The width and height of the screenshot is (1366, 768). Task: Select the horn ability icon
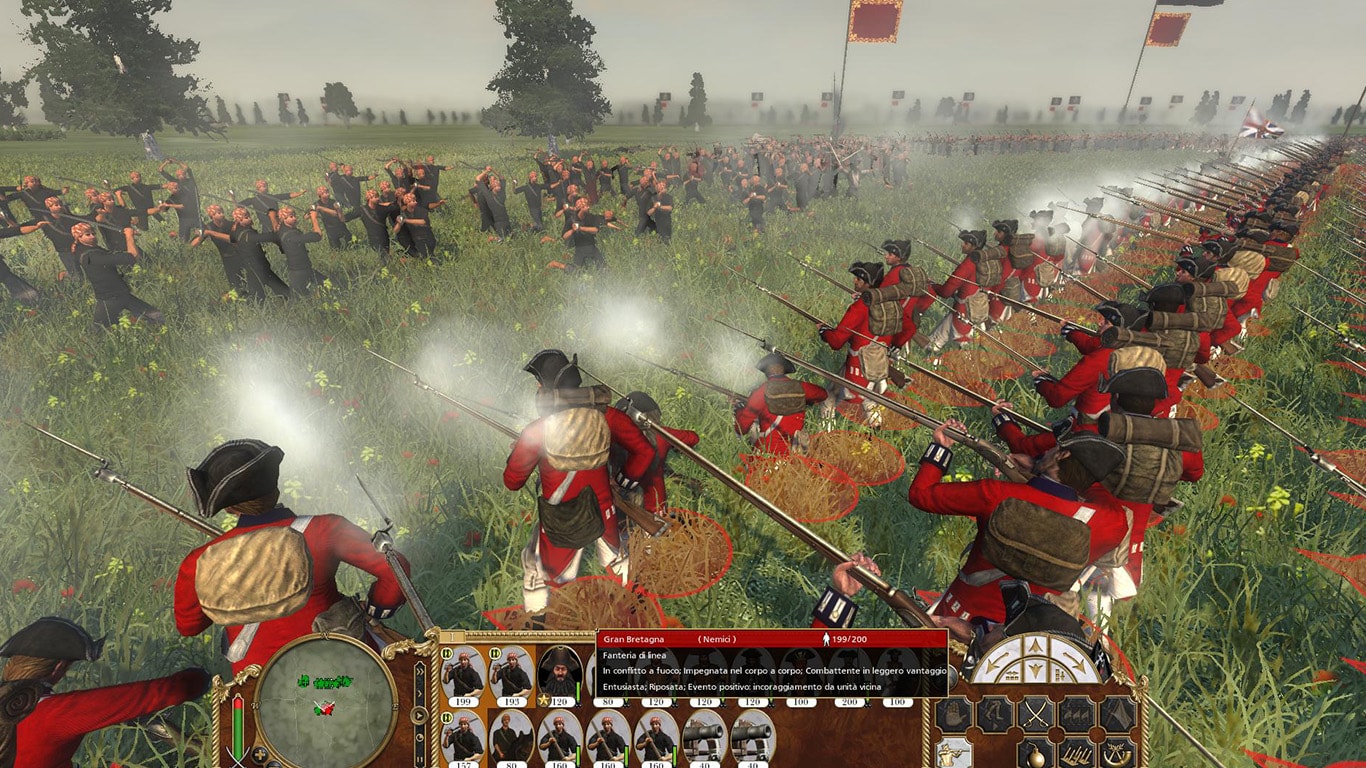click(x=1117, y=756)
